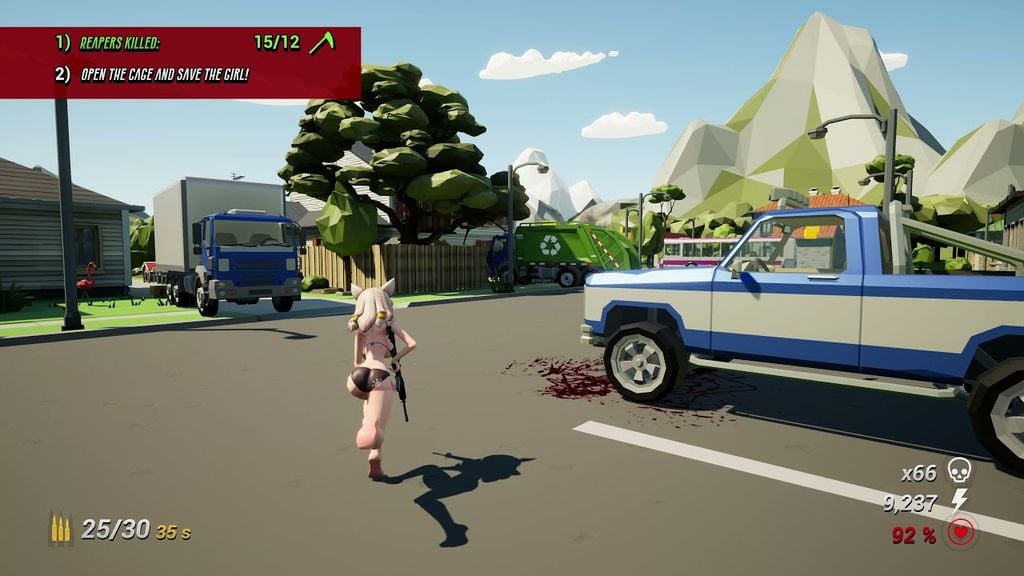
Task: Select the Reapers Killed objective
Action: [x=120, y=43]
